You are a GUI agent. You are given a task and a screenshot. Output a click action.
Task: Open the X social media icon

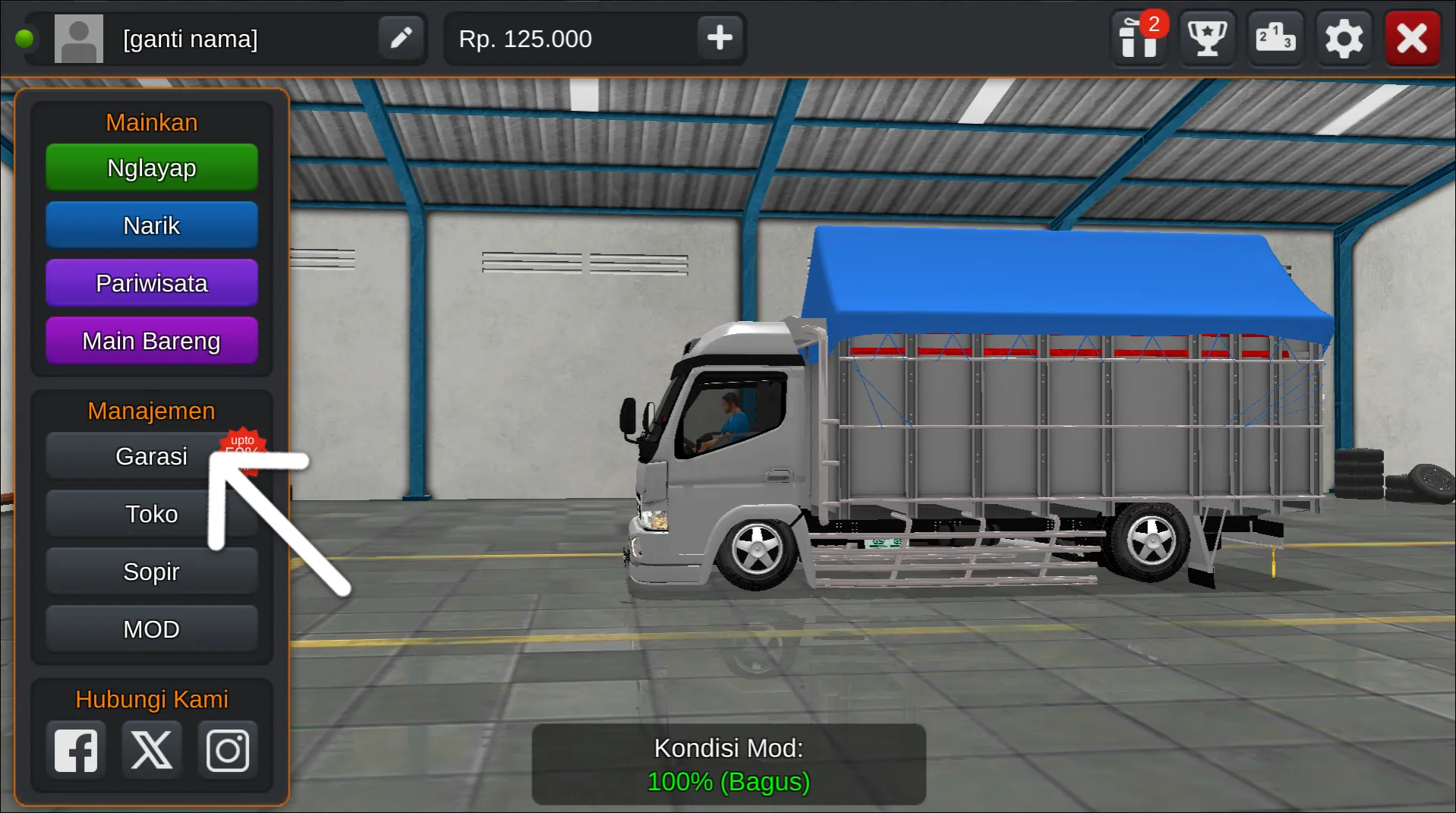[151, 749]
